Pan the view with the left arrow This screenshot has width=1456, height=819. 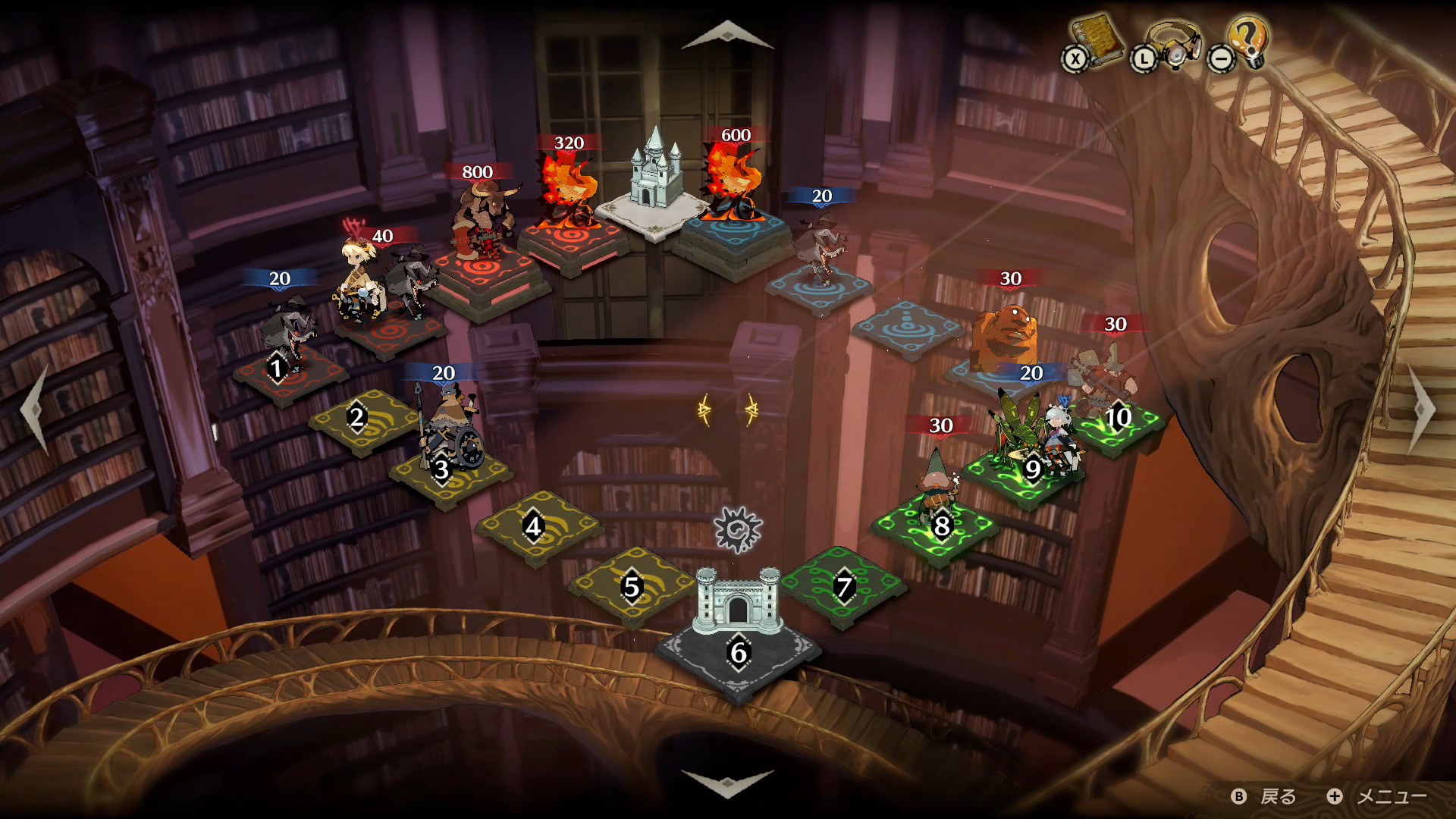[35, 408]
